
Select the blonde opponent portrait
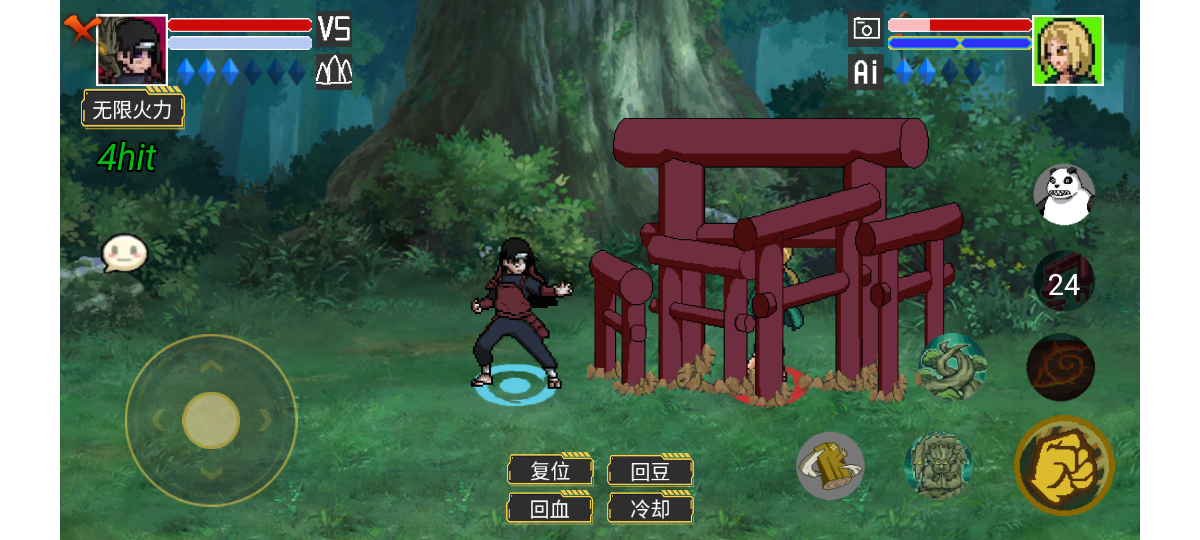click(x=1068, y=50)
